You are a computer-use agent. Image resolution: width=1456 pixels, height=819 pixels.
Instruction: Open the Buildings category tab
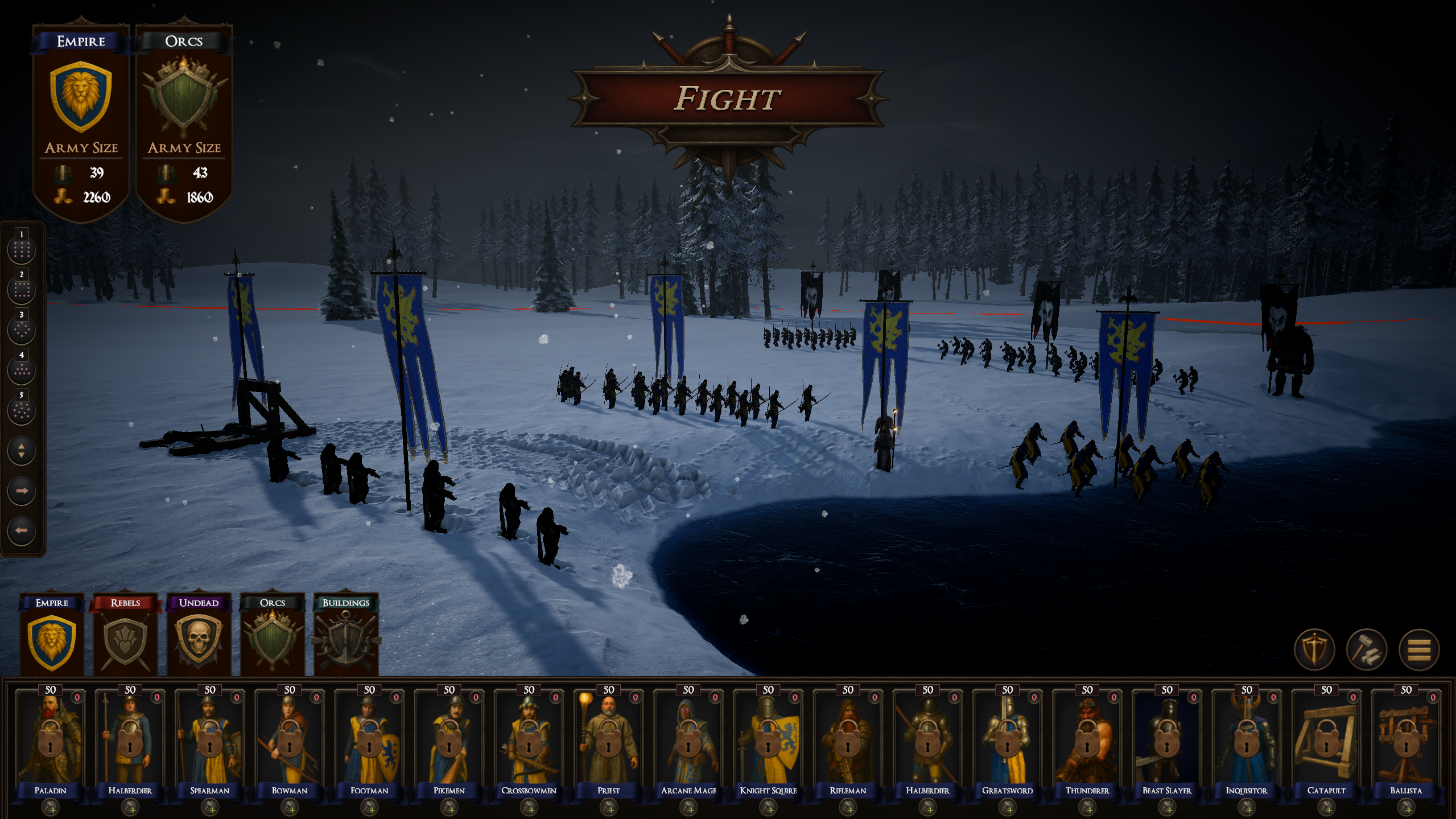click(346, 637)
